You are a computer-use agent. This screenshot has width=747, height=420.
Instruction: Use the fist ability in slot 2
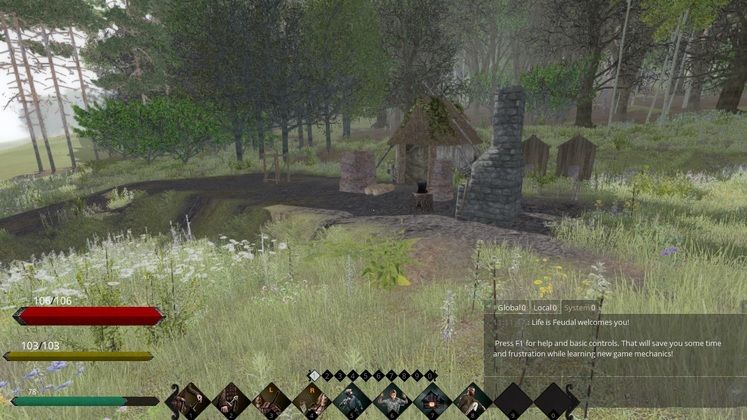pyautogui.click(x=230, y=401)
